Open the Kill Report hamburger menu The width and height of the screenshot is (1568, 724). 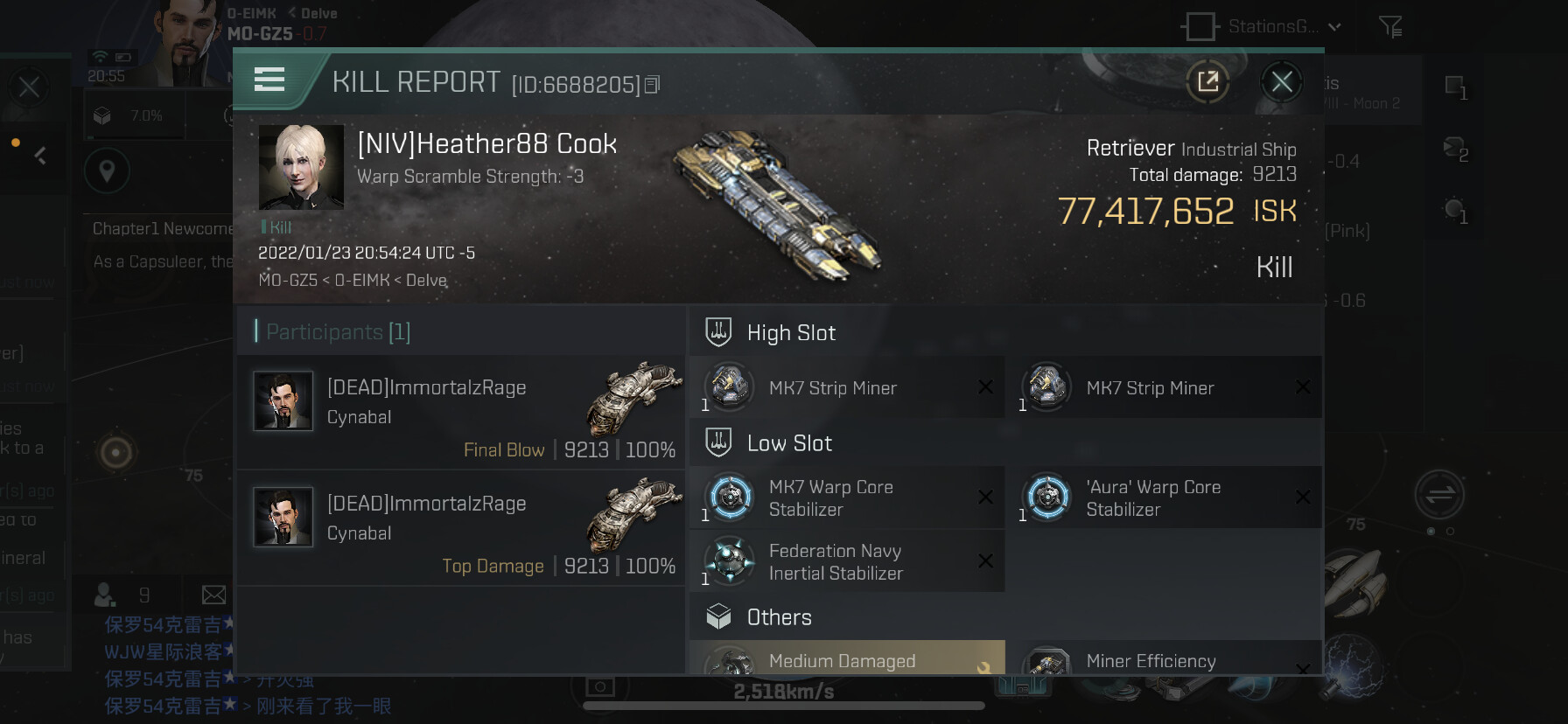(269, 80)
